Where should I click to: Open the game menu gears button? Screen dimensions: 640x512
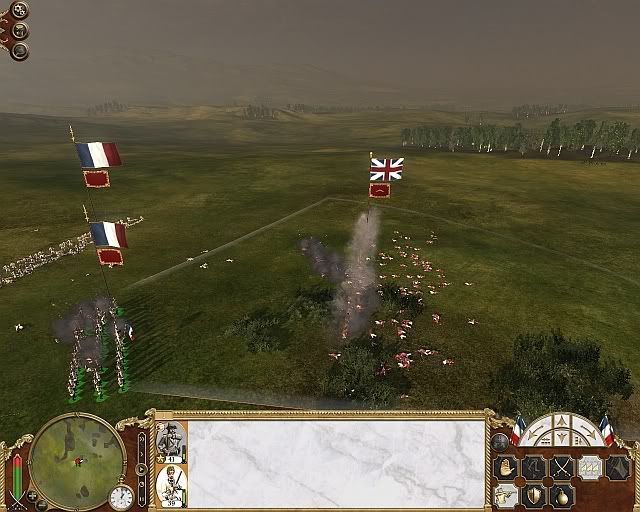[20, 11]
